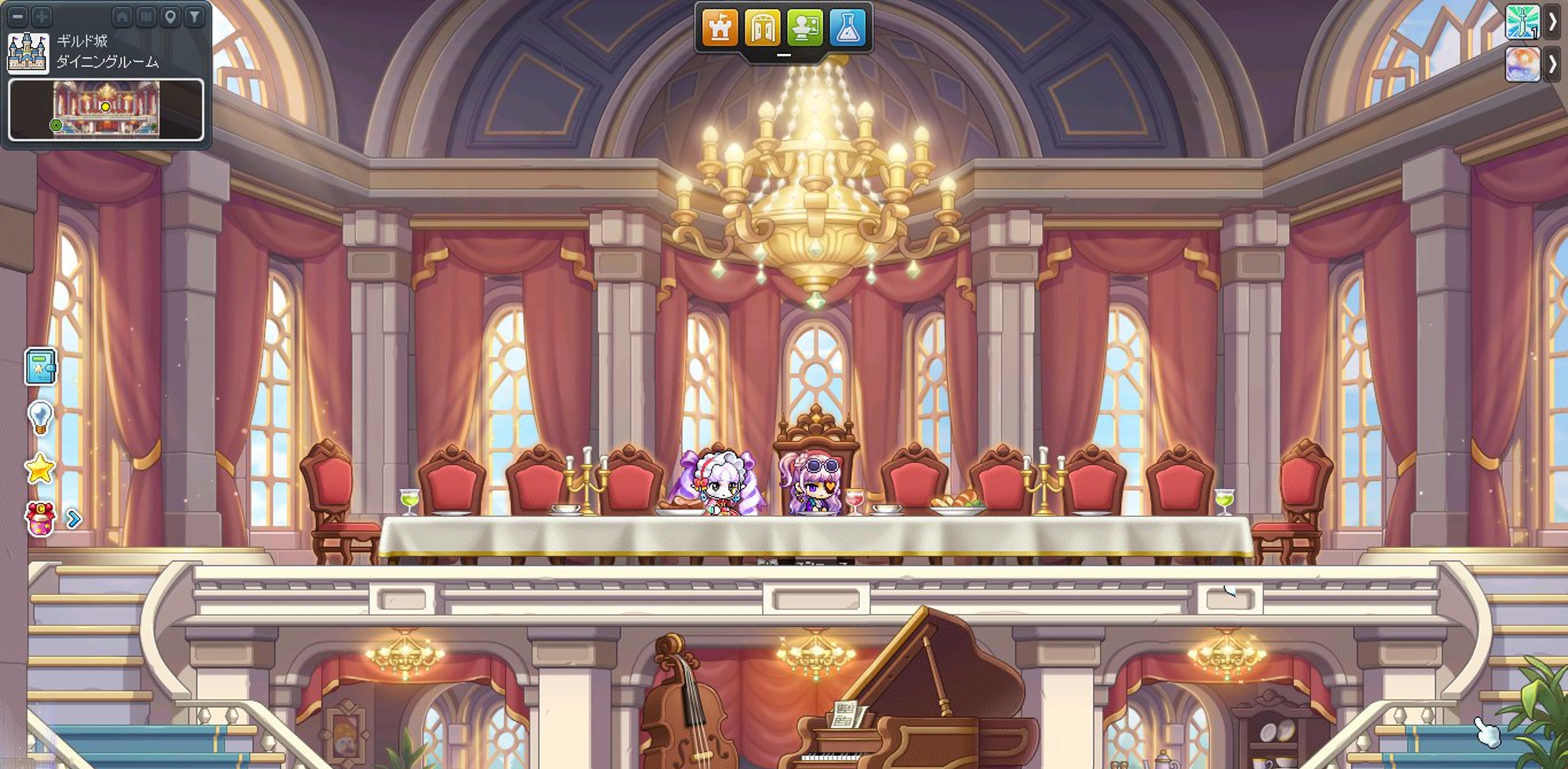The height and width of the screenshot is (769, 1568).
Task: Open the minimap funnel filter
Action: [x=194, y=16]
